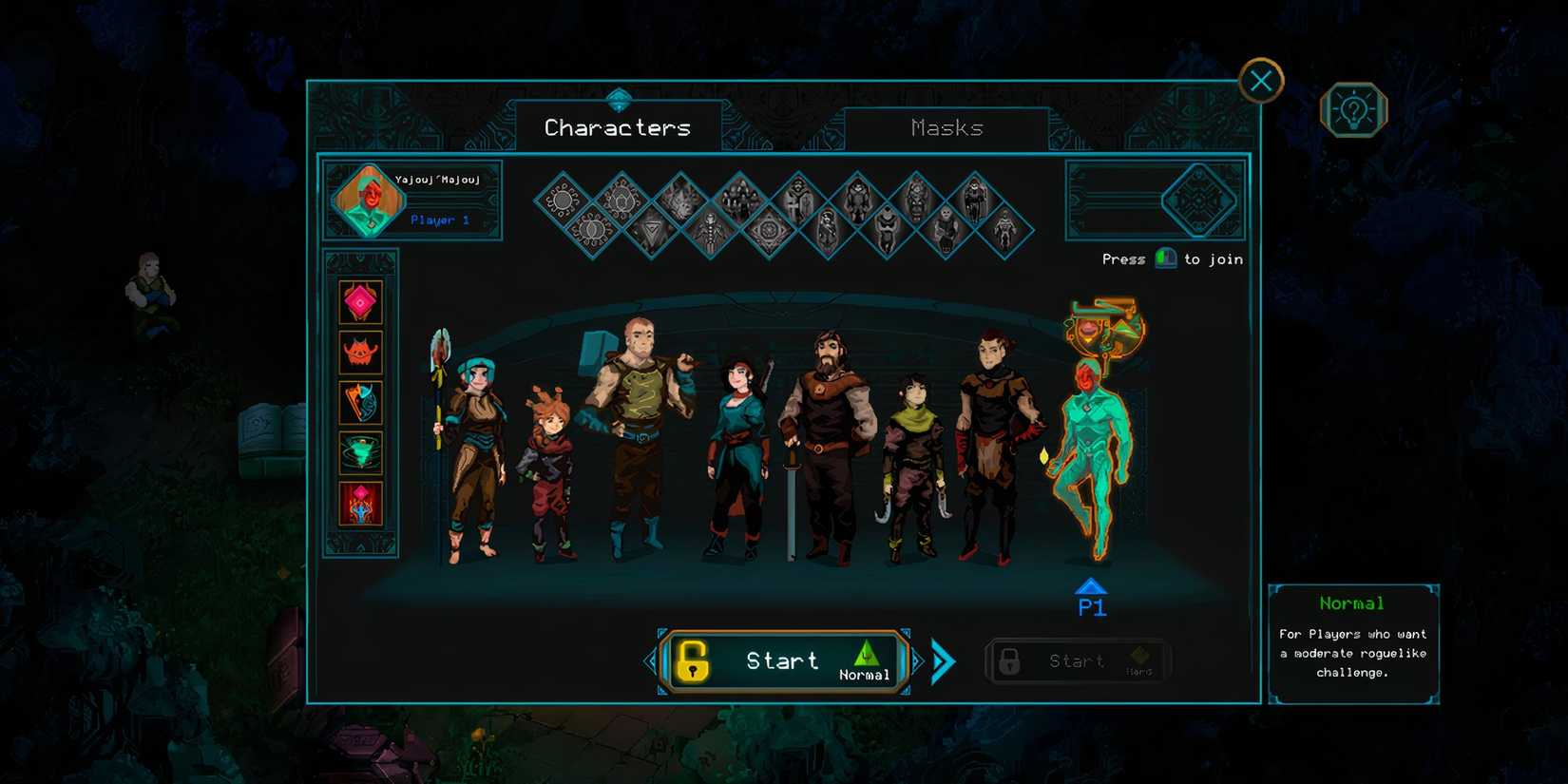This screenshot has height=784, width=1568.
Task: Select the green tornado mode icon
Action: [359, 453]
